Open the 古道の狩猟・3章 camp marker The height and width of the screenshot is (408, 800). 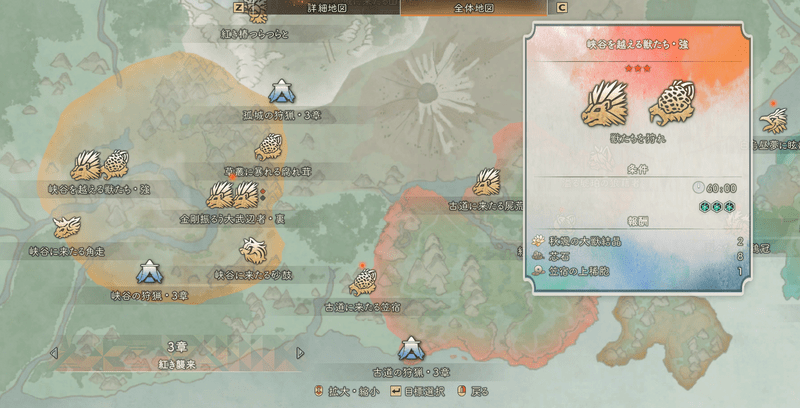coord(411,349)
